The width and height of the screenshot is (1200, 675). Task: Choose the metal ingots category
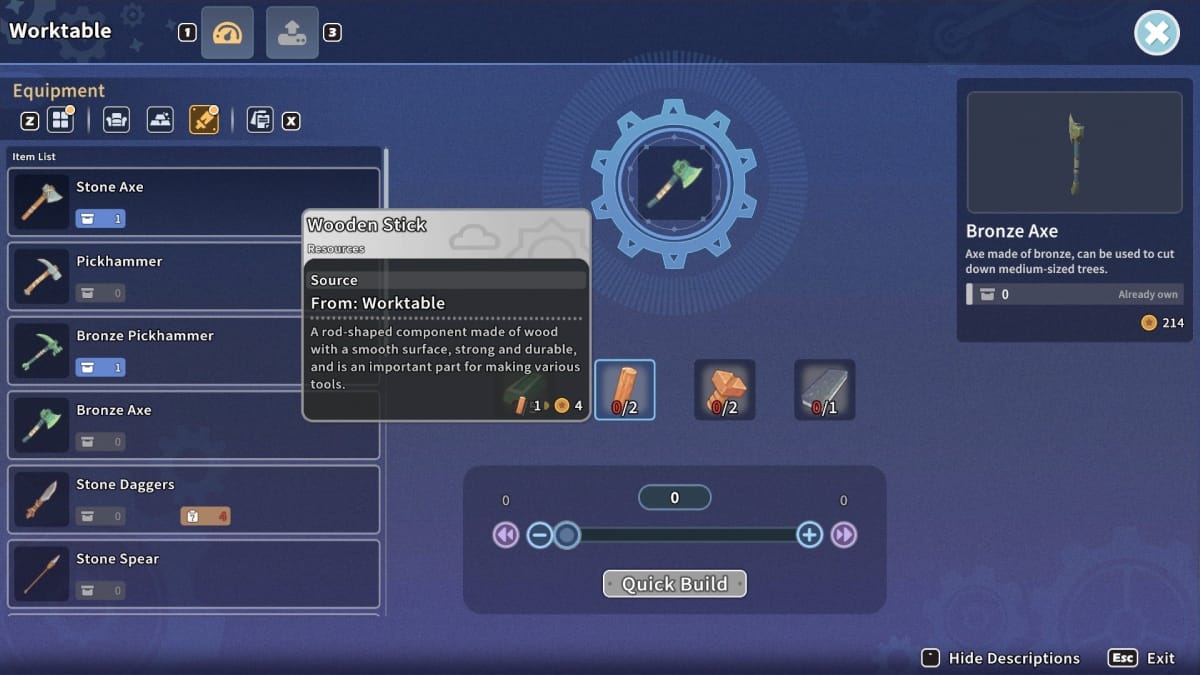(160, 121)
